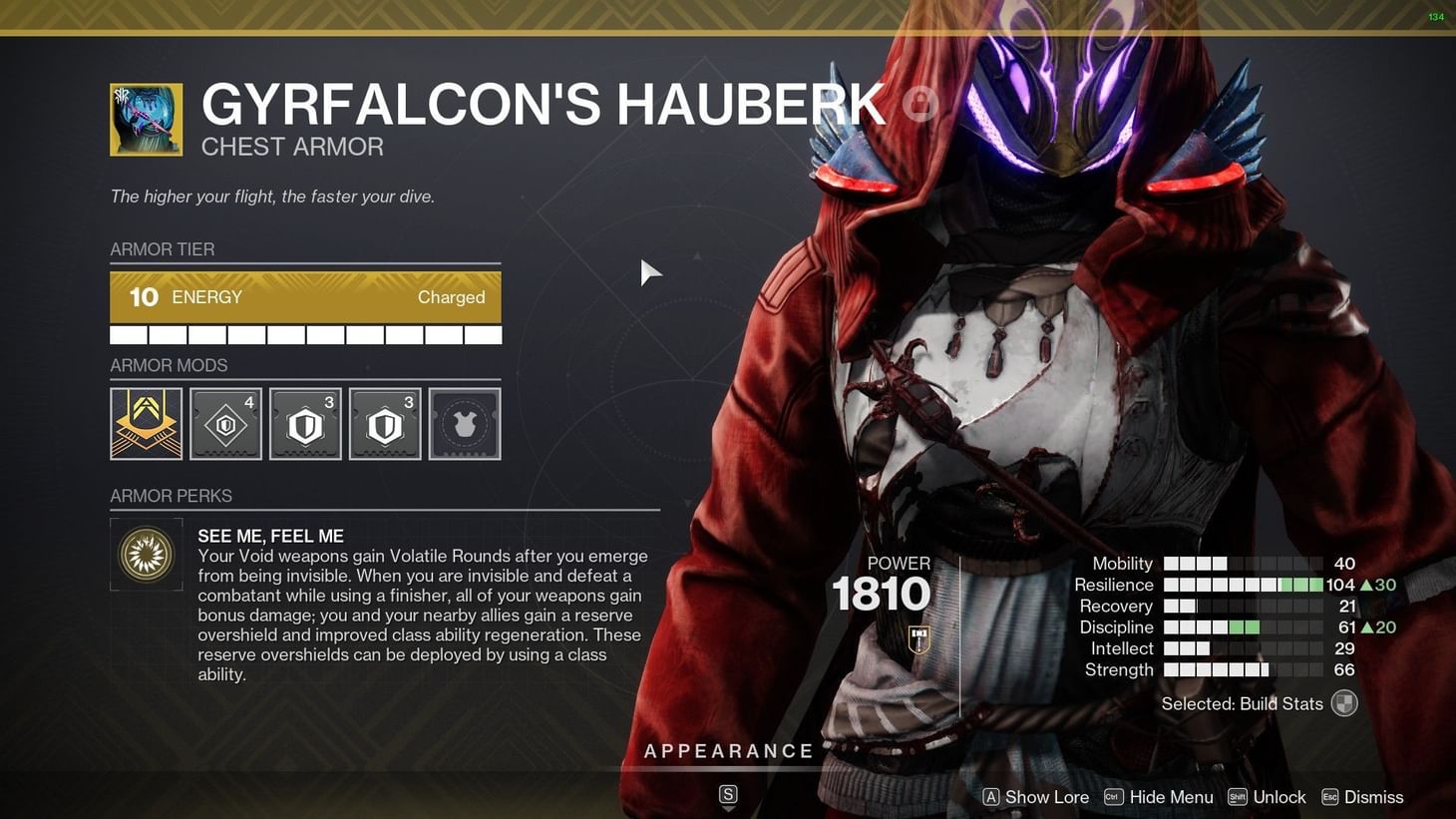Click the Selected: Build Stats label
Viewport: 1456px width, 819px height.
point(1241,703)
